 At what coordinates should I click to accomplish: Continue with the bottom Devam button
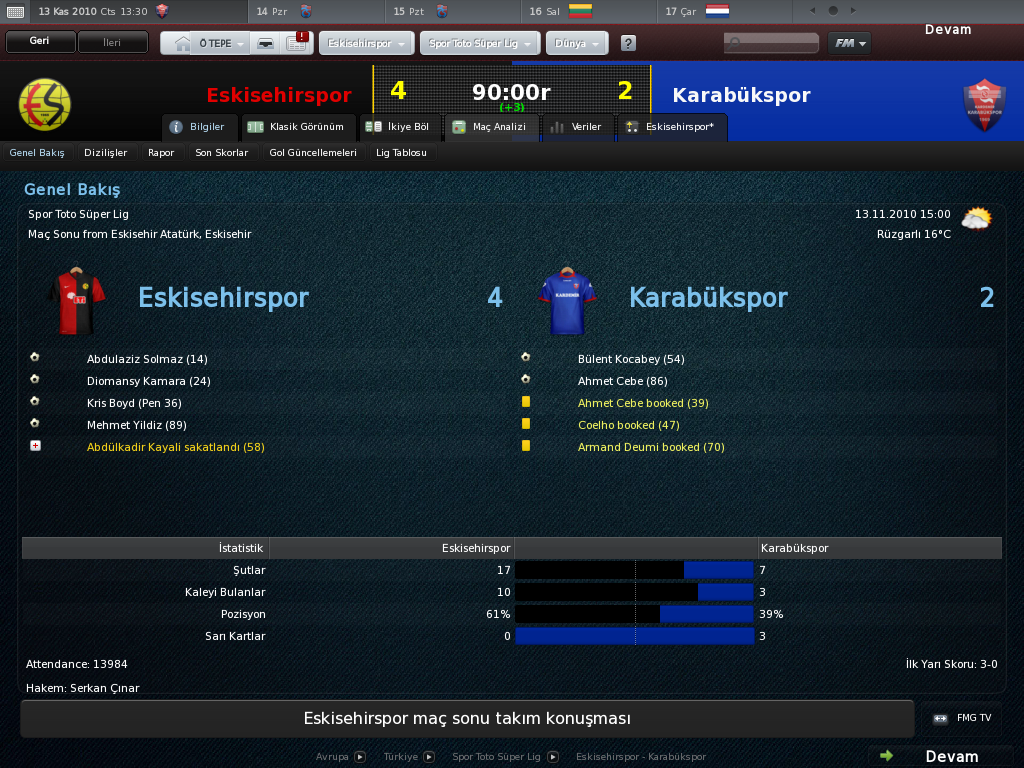click(x=940, y=756)
